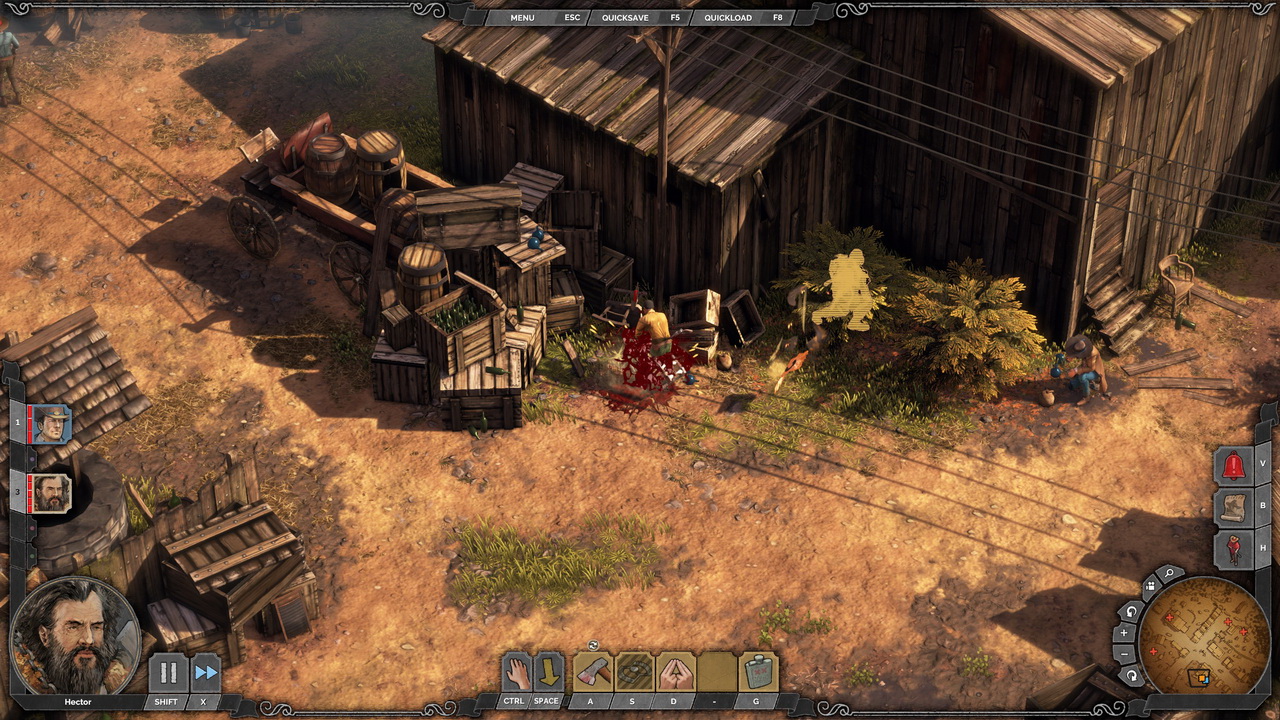Screen dimensions: 1280x720
Task: Activate the Showdown pause button
Action: pos(167,673)
